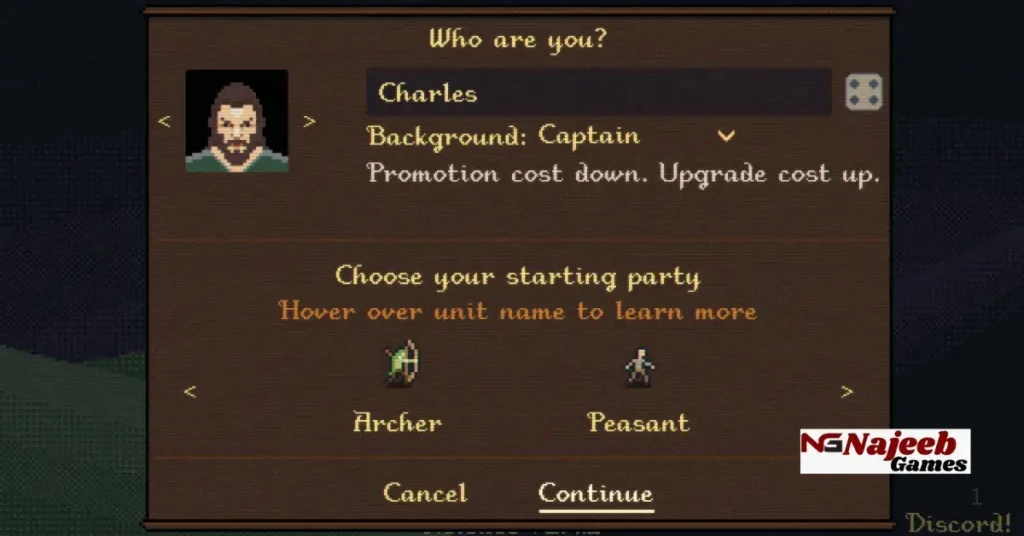Choose the Peasant starting unit

[x=638, y=422]
